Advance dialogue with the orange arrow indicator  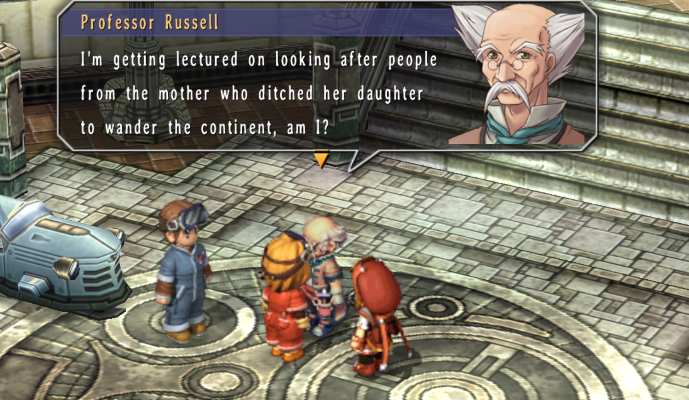click(321, 159)
